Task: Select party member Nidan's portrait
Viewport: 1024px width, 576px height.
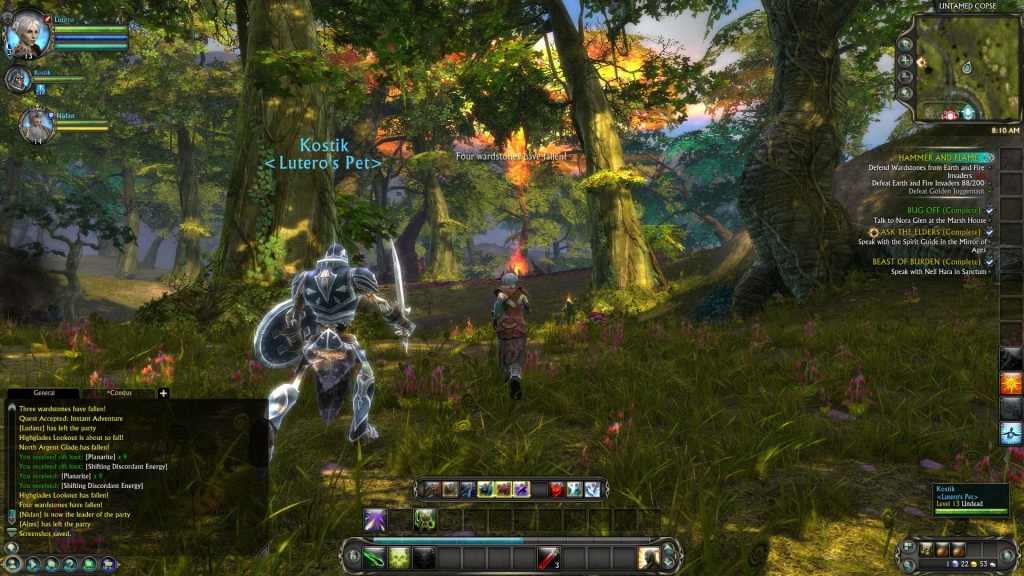Action: (37, 124)
